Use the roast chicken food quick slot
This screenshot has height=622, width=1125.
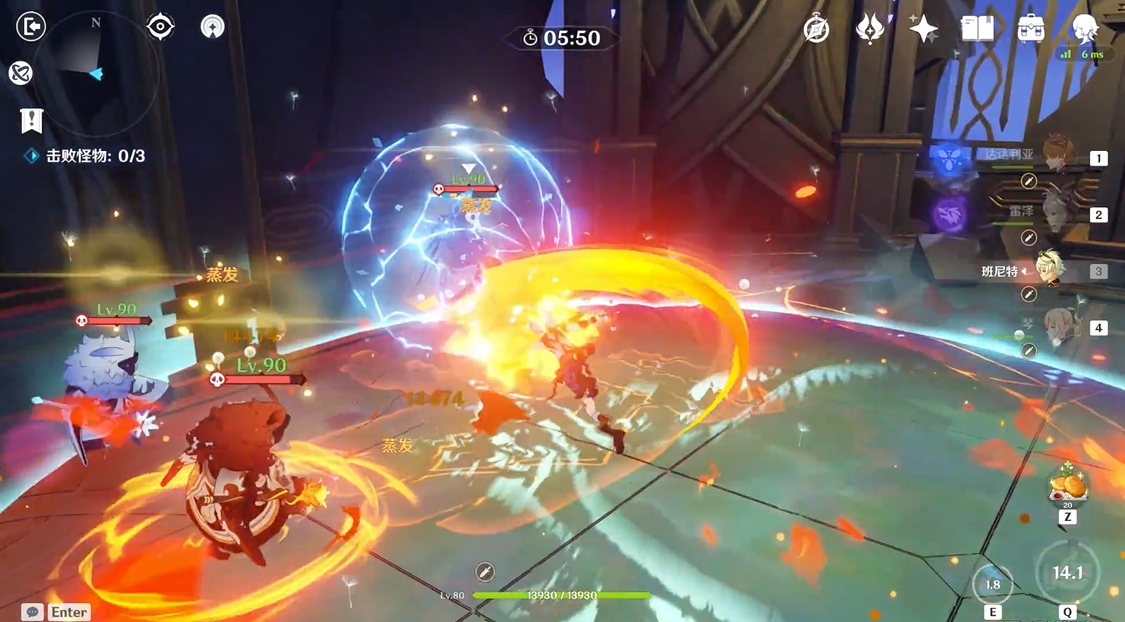click(1067, 489)
